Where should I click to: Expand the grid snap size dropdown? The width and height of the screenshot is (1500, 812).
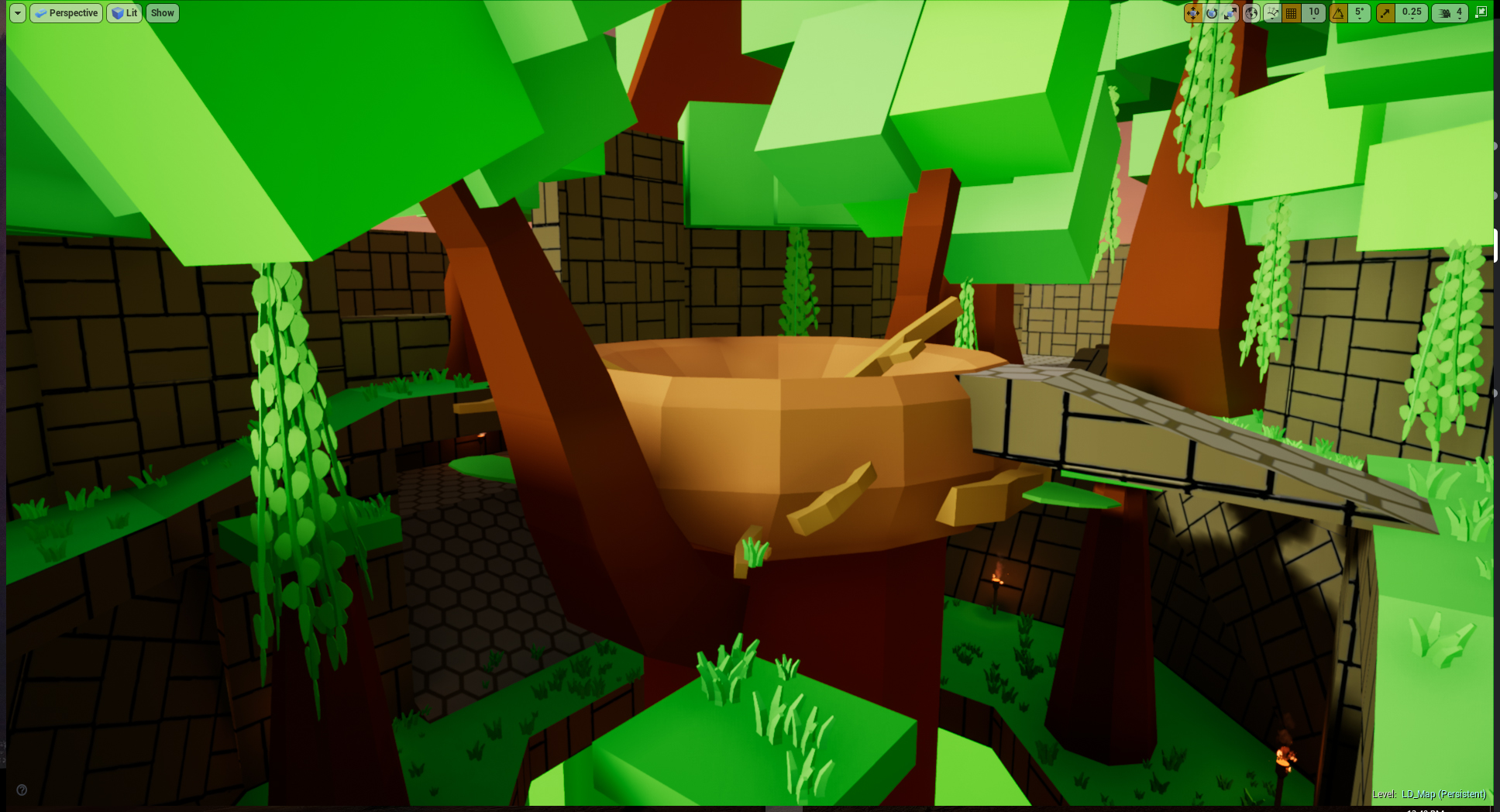click(x=1314, y=19)
